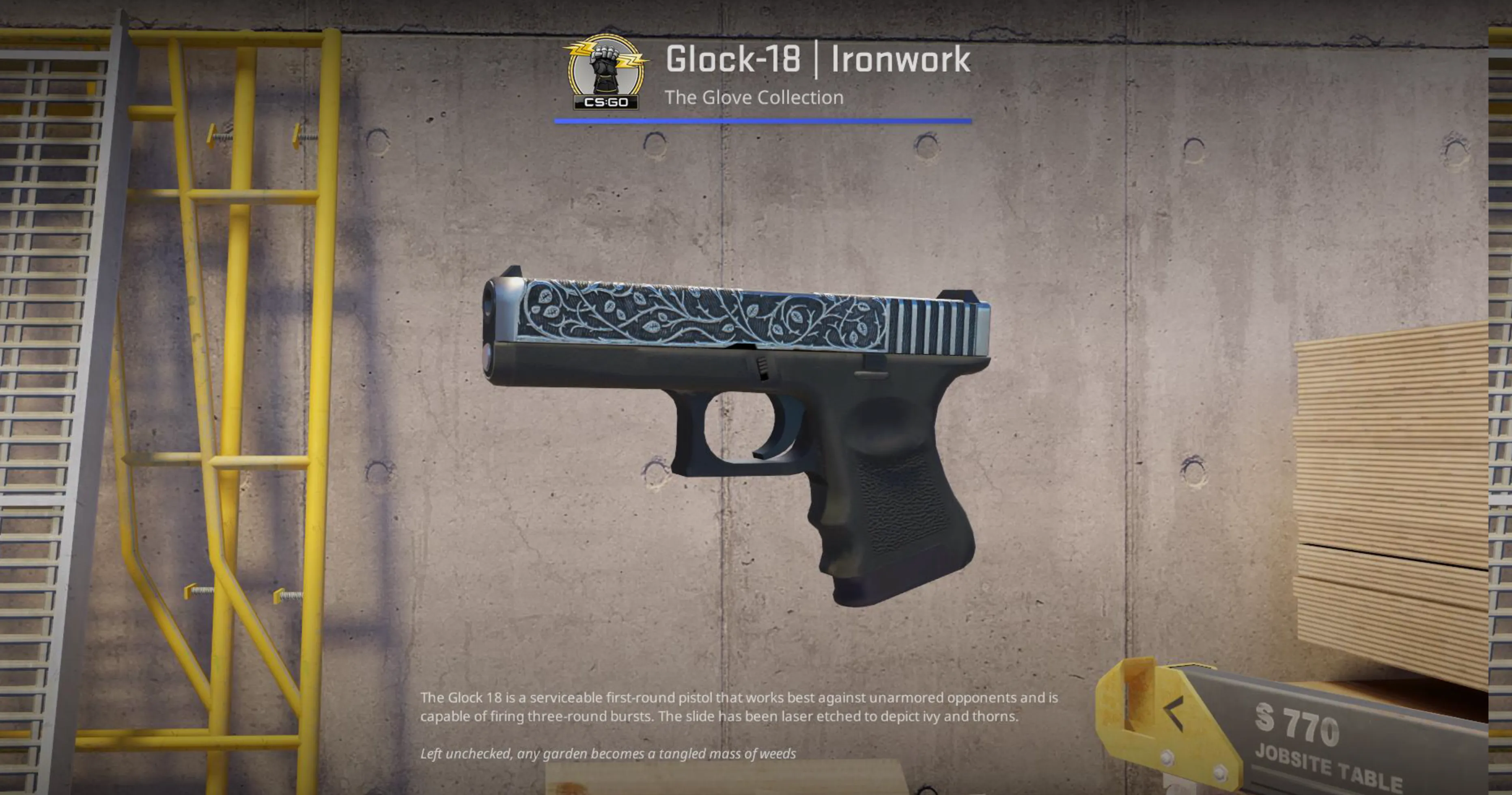Click the weapon description paragraph

tap(739, 708)
